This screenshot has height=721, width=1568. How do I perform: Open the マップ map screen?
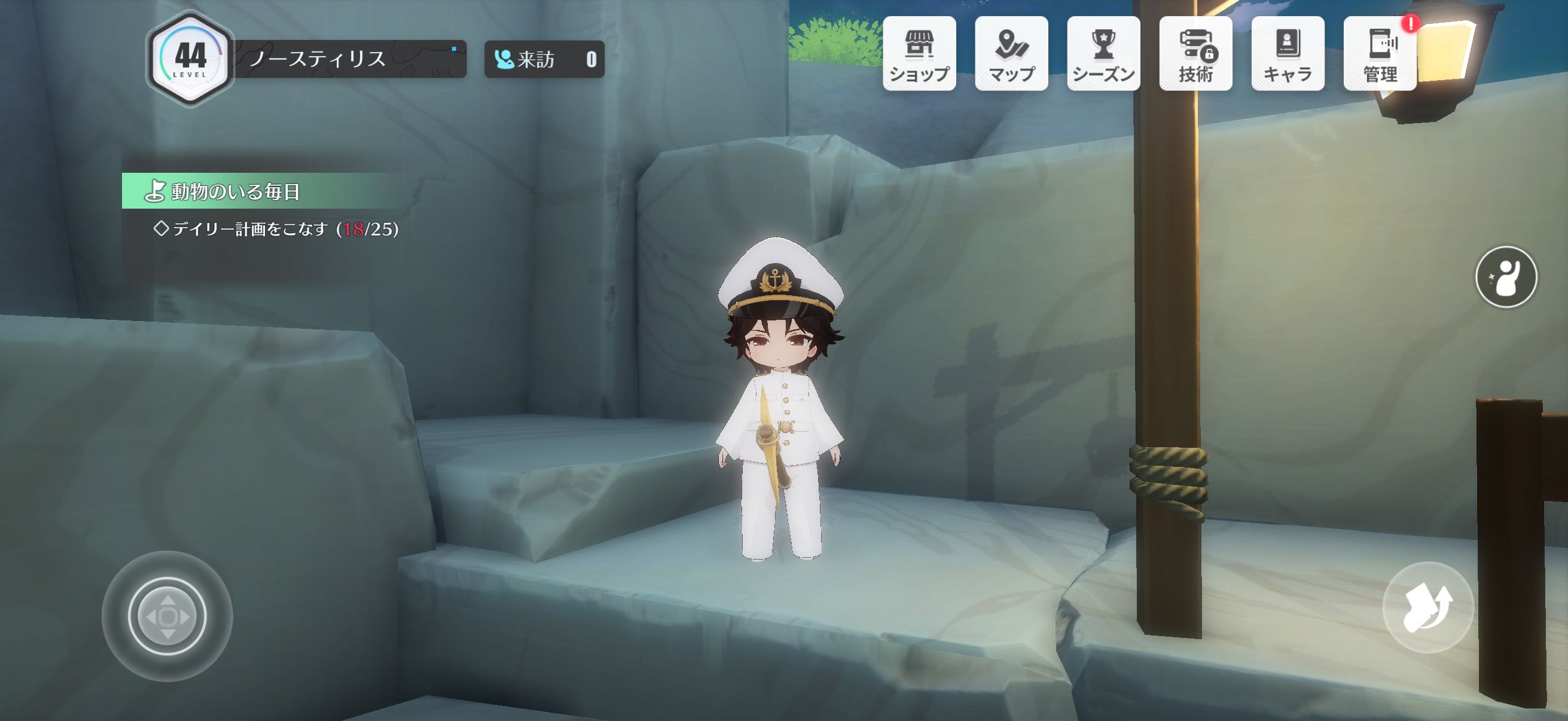point(1011,54)
